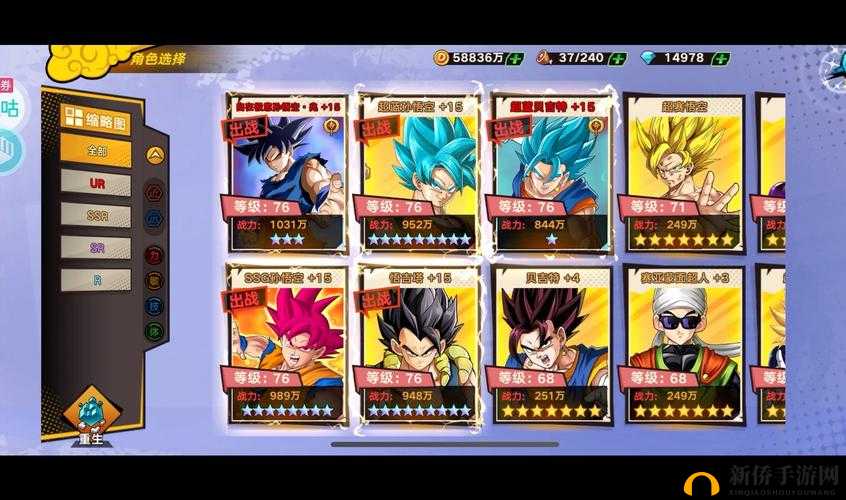Refill stamina using the 37/240 plus button
Viewport: 846px width, 500px height.
620,58
